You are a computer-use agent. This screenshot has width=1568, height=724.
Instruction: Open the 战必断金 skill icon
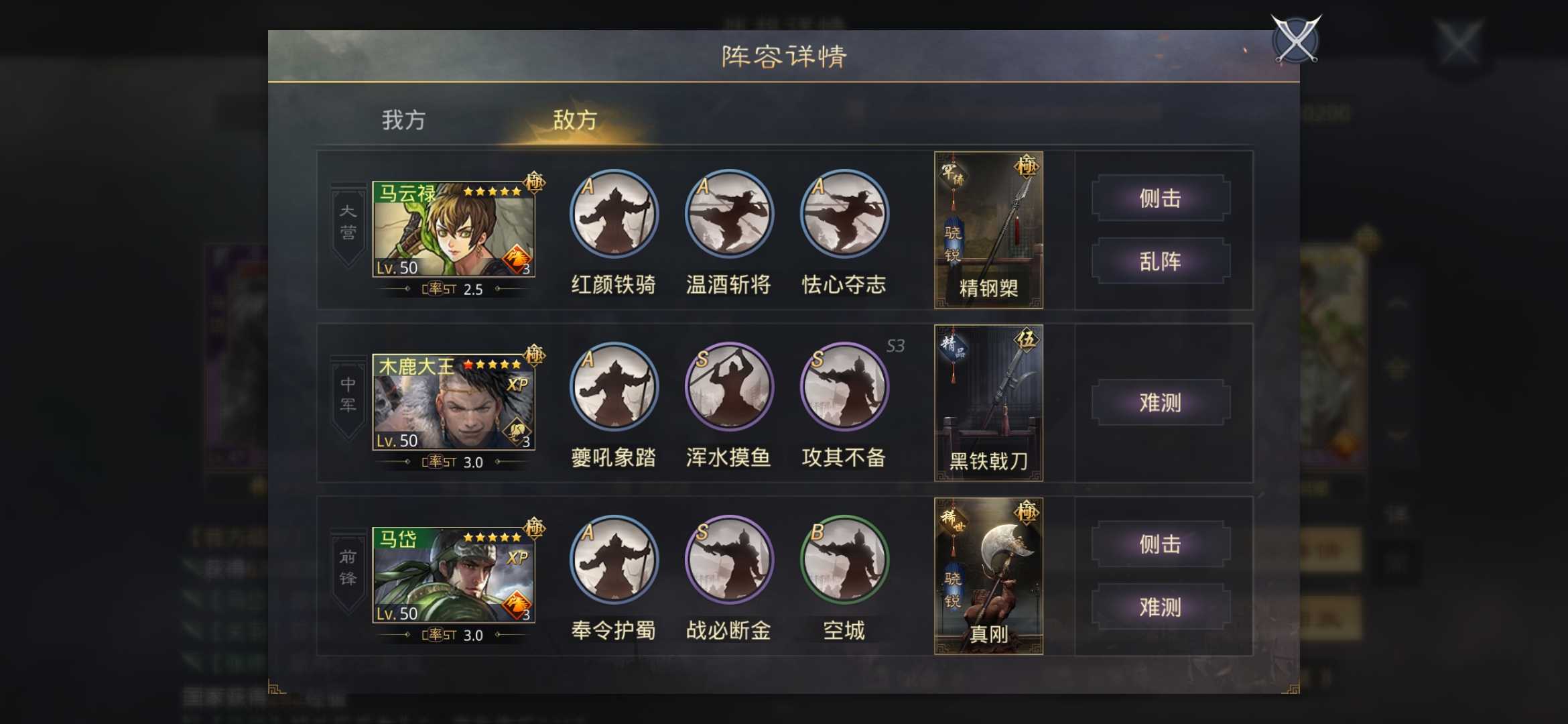click(x=728, y=562)
